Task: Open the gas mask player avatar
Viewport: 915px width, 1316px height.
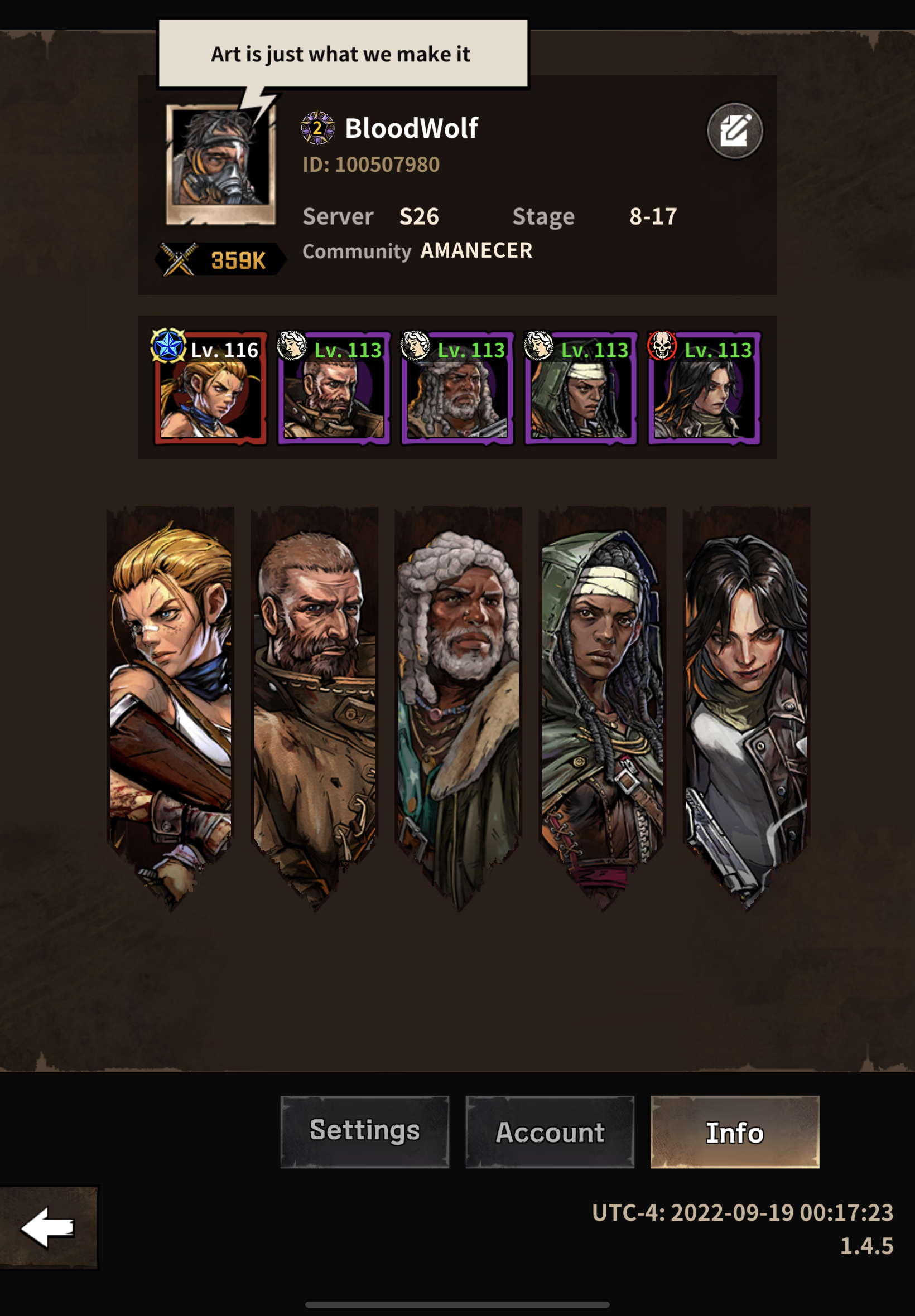Action: coord(221,162)
